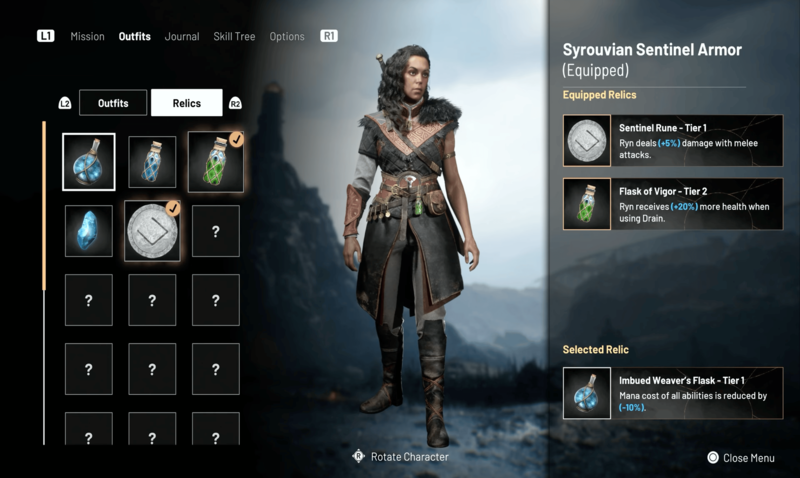800x478 pixels.
Task: Open the Mission menu tab
Action: point(87,37)
